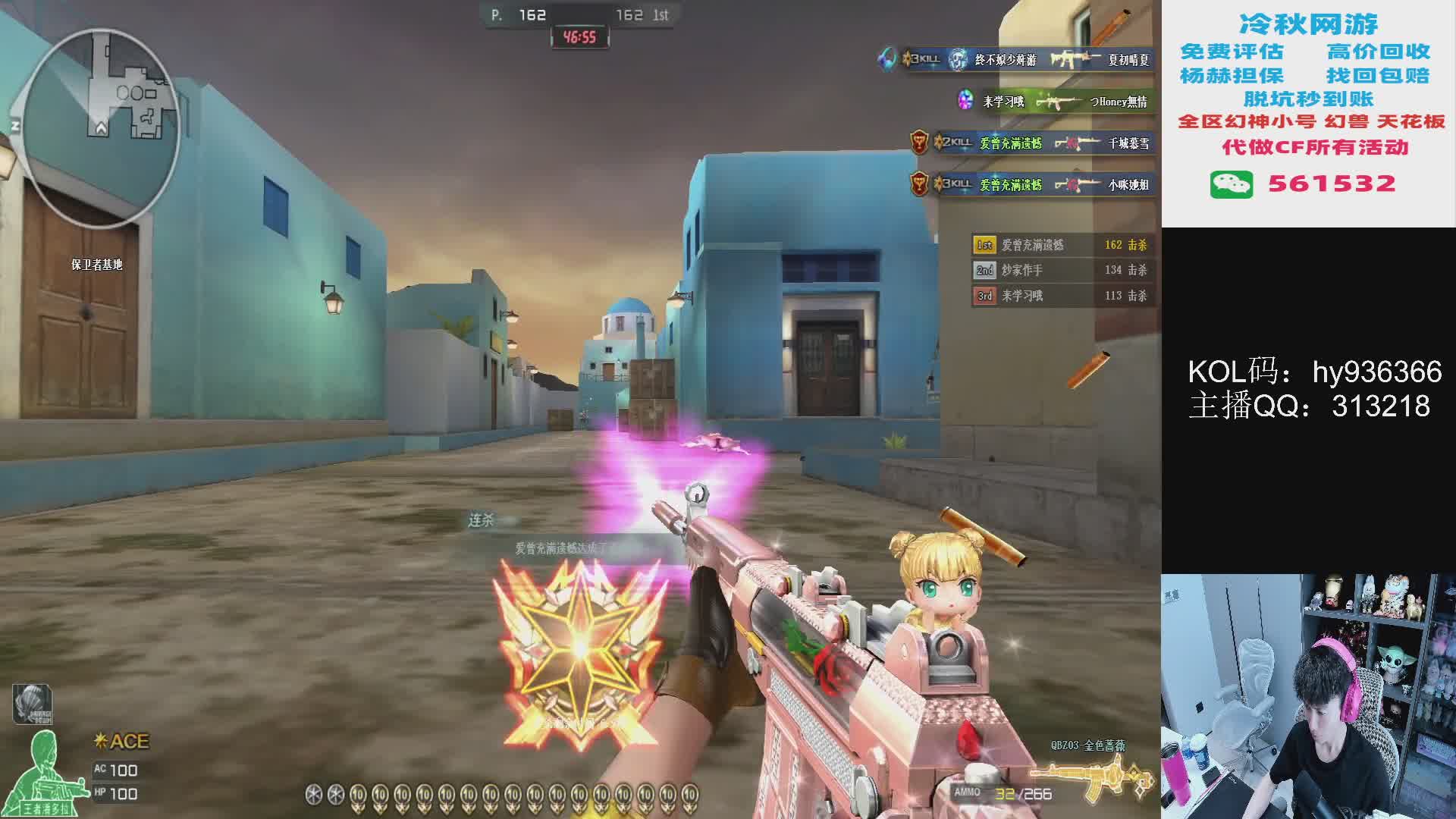The image size is (1456, 819).
Task: Click the grey helmet icon above ACE
Action: click(32, 703)
